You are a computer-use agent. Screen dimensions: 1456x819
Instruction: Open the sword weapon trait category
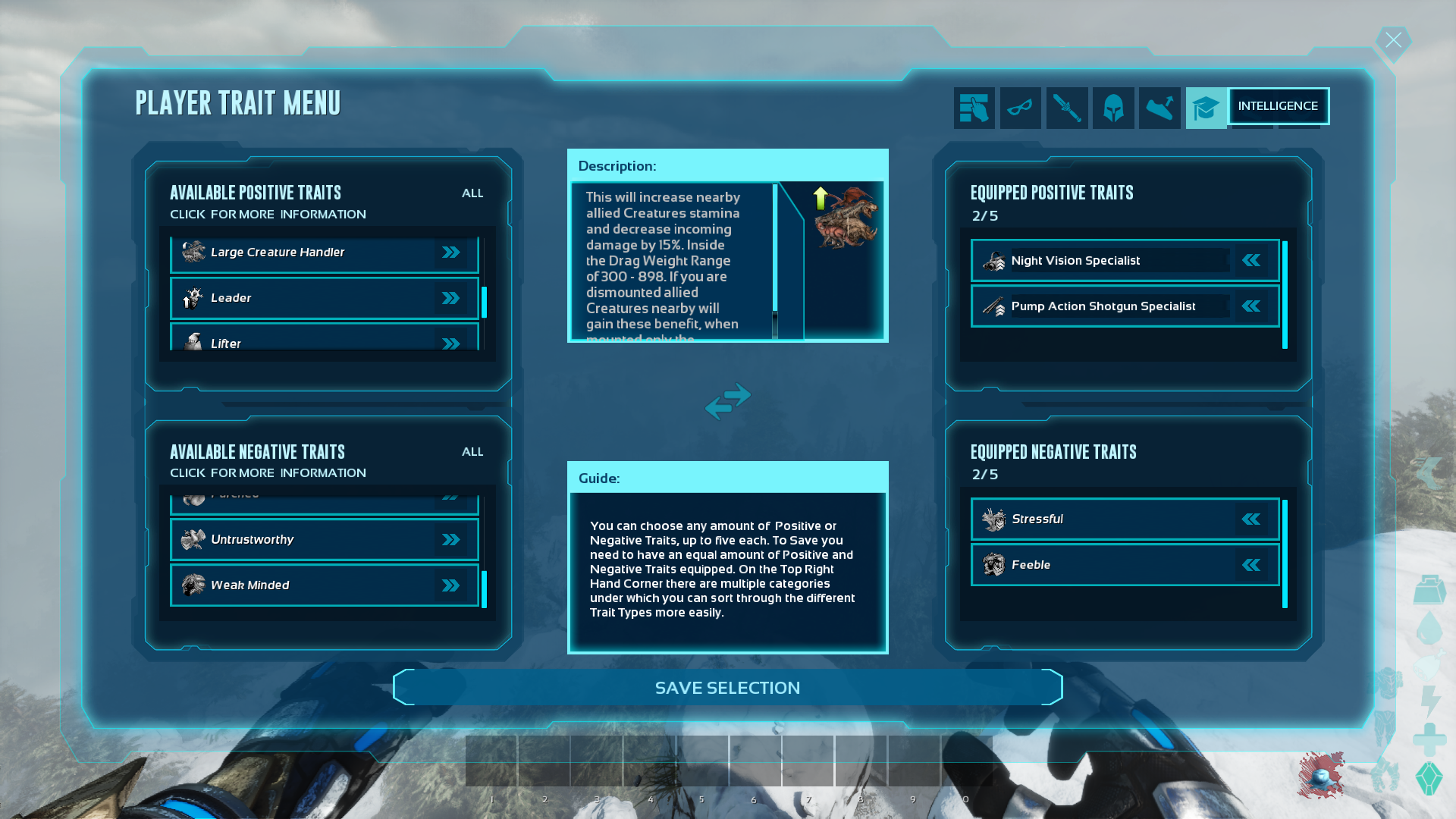(1067, 107)
